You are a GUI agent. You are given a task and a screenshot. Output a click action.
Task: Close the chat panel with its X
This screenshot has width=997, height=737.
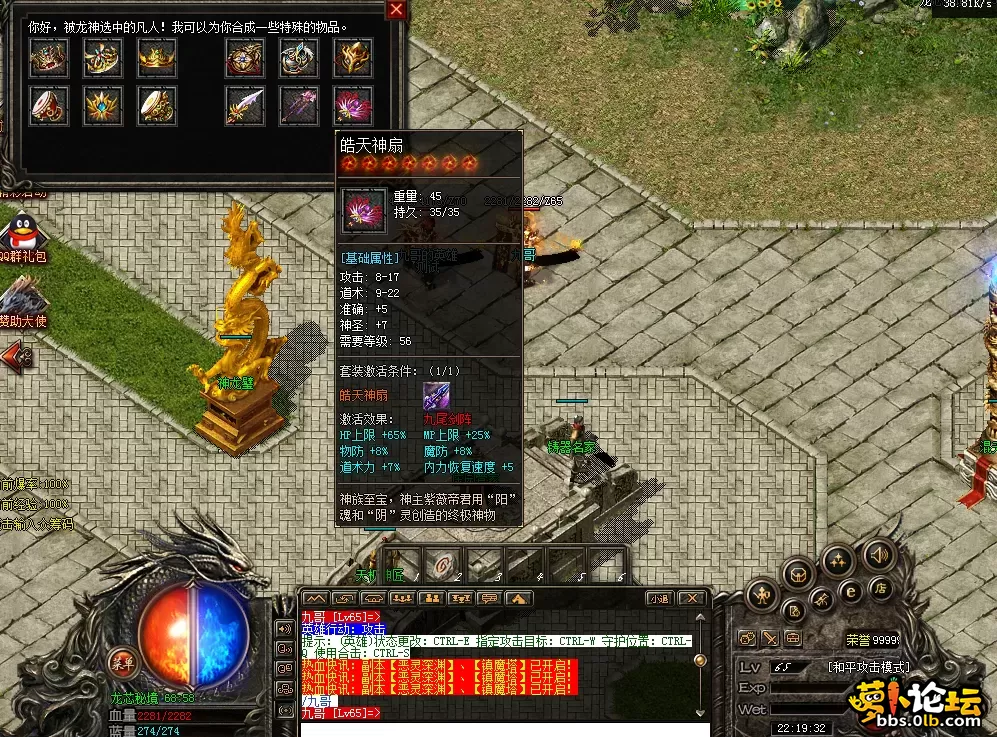coord(690,598)
